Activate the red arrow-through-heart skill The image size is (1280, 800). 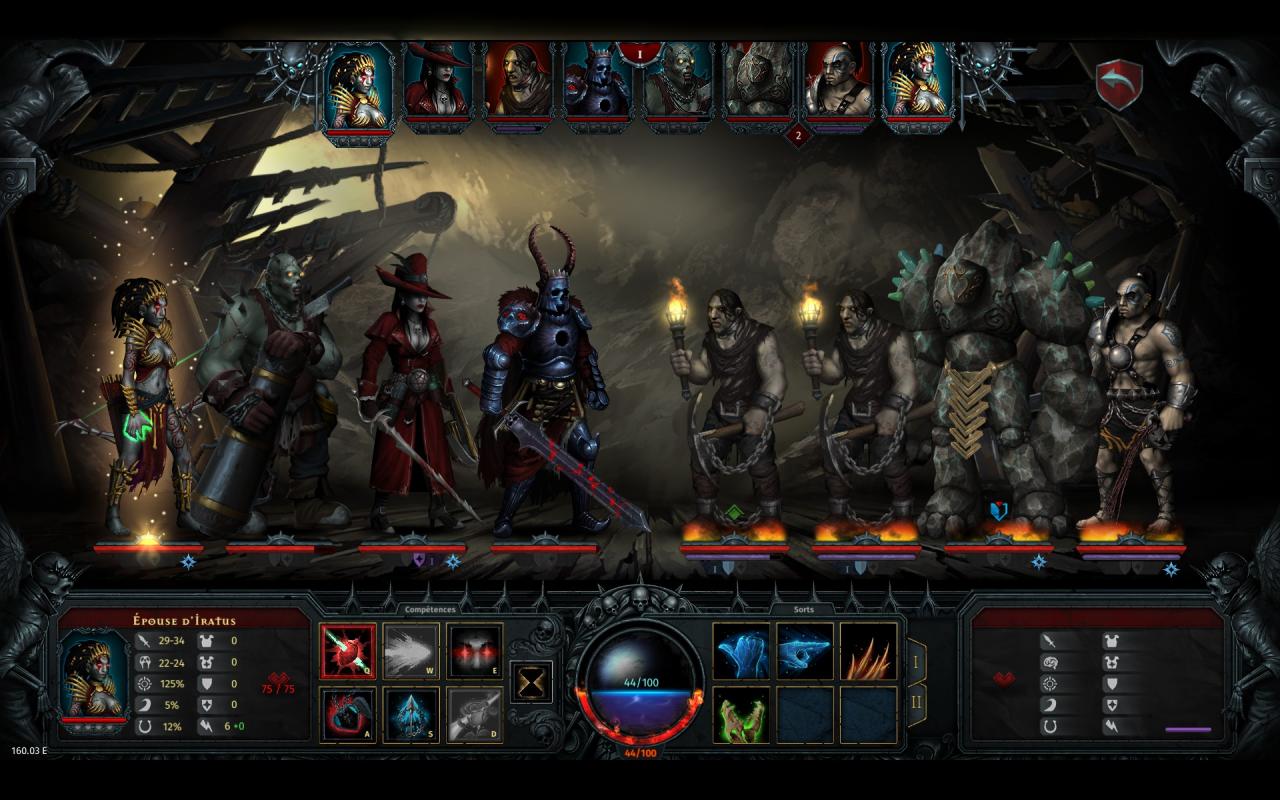point(348,651)
